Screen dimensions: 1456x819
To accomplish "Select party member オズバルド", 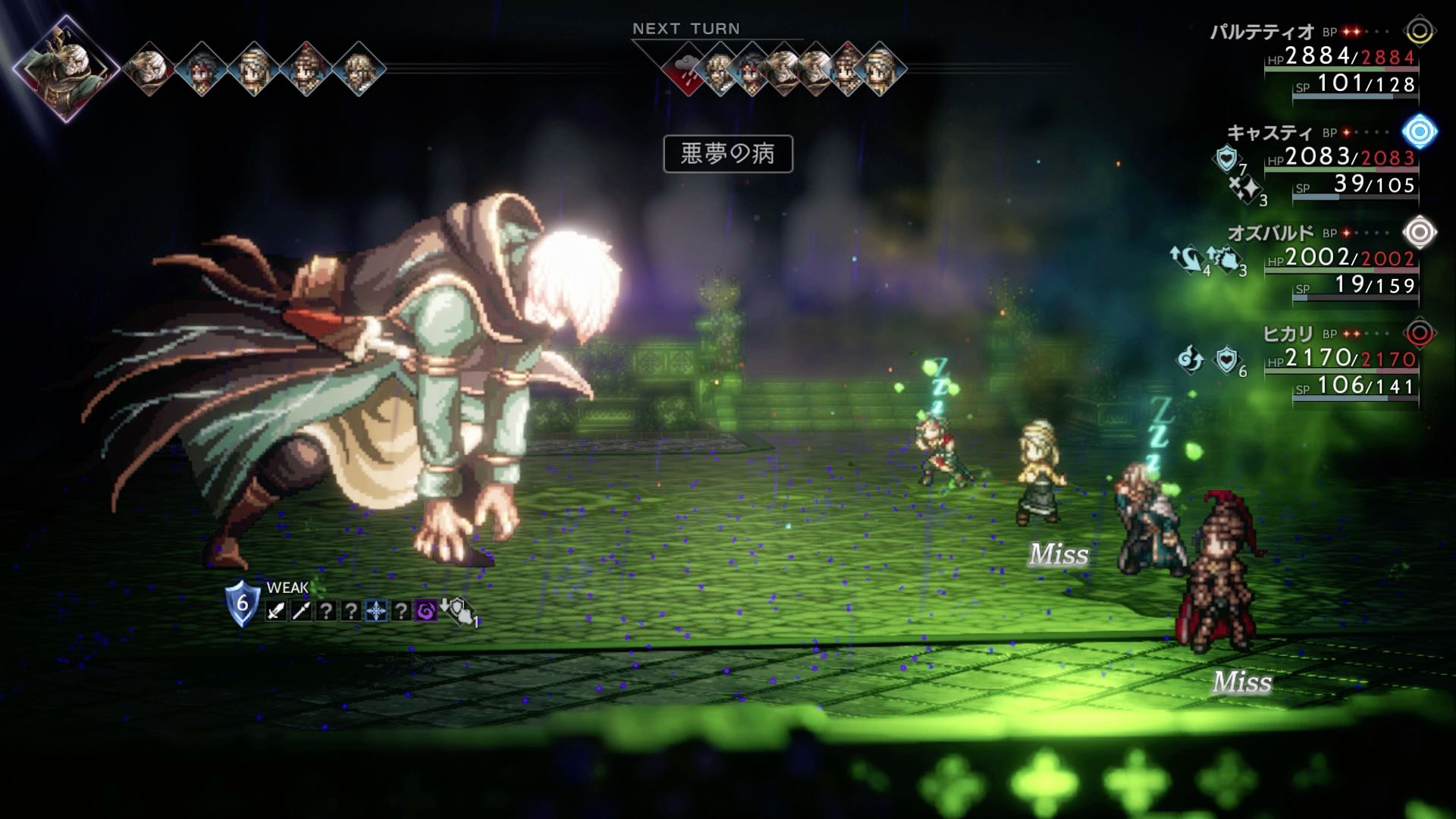I will 1270,233.
